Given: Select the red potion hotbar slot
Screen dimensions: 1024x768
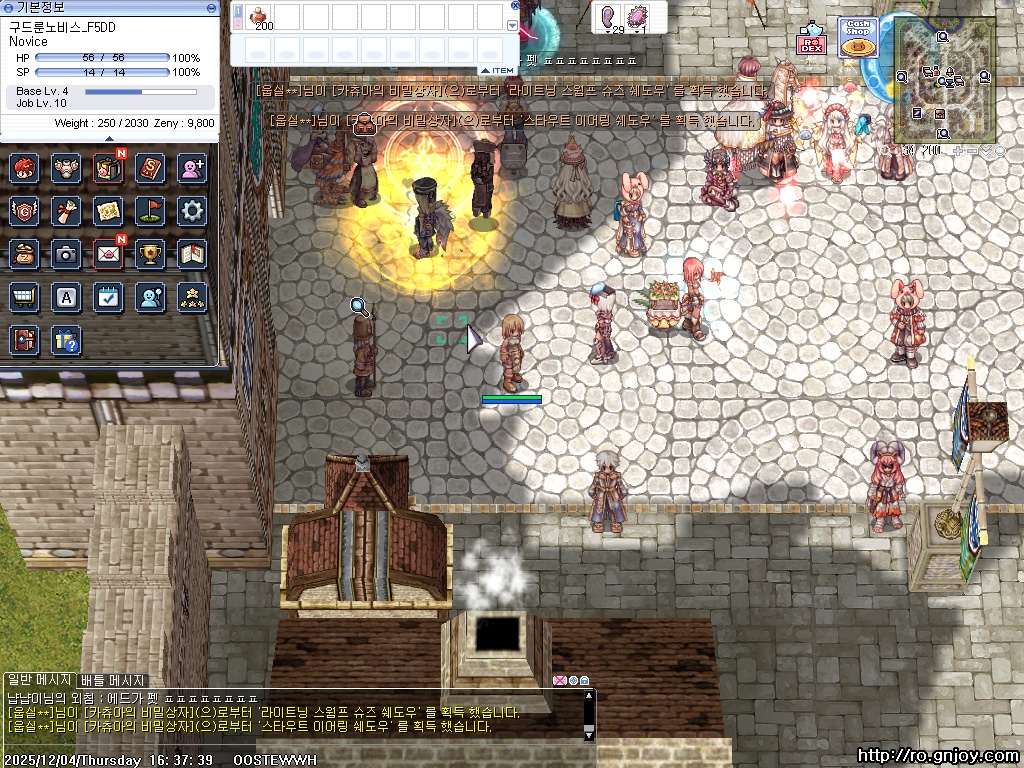Looking at the screenshot, I should (261, 16).
